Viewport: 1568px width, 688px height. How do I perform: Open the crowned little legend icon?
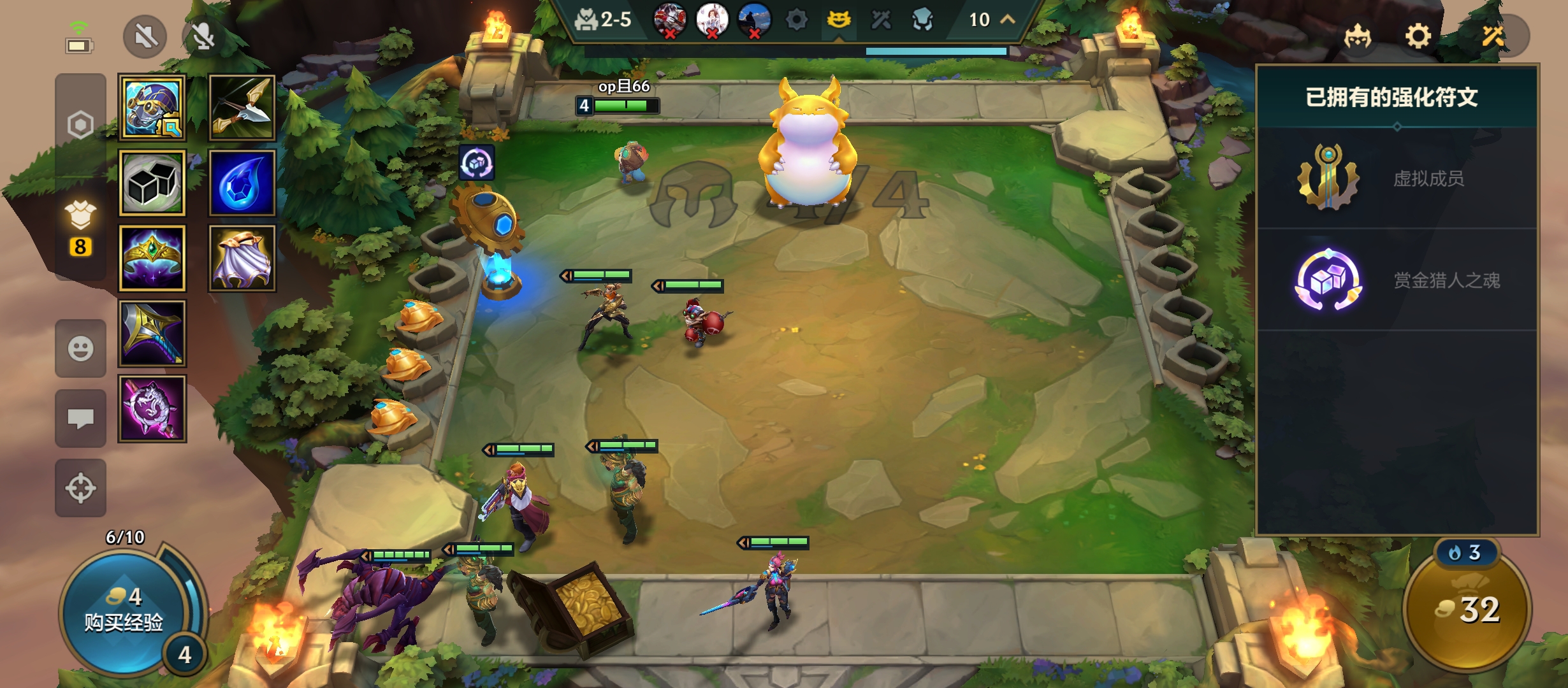(x=1358, y=36)
